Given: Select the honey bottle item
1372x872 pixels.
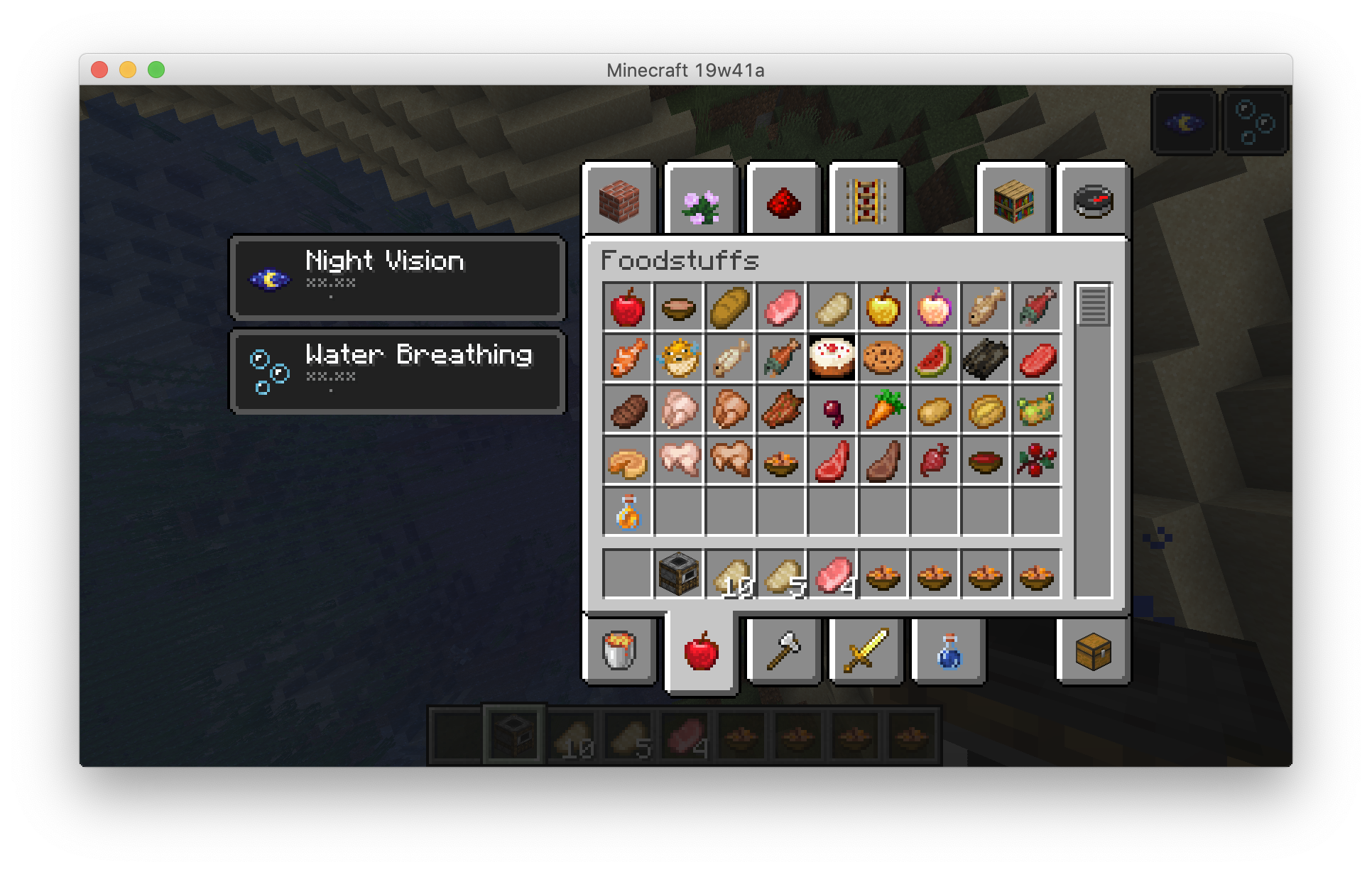Looking at the screenshot, I should 627,511.
